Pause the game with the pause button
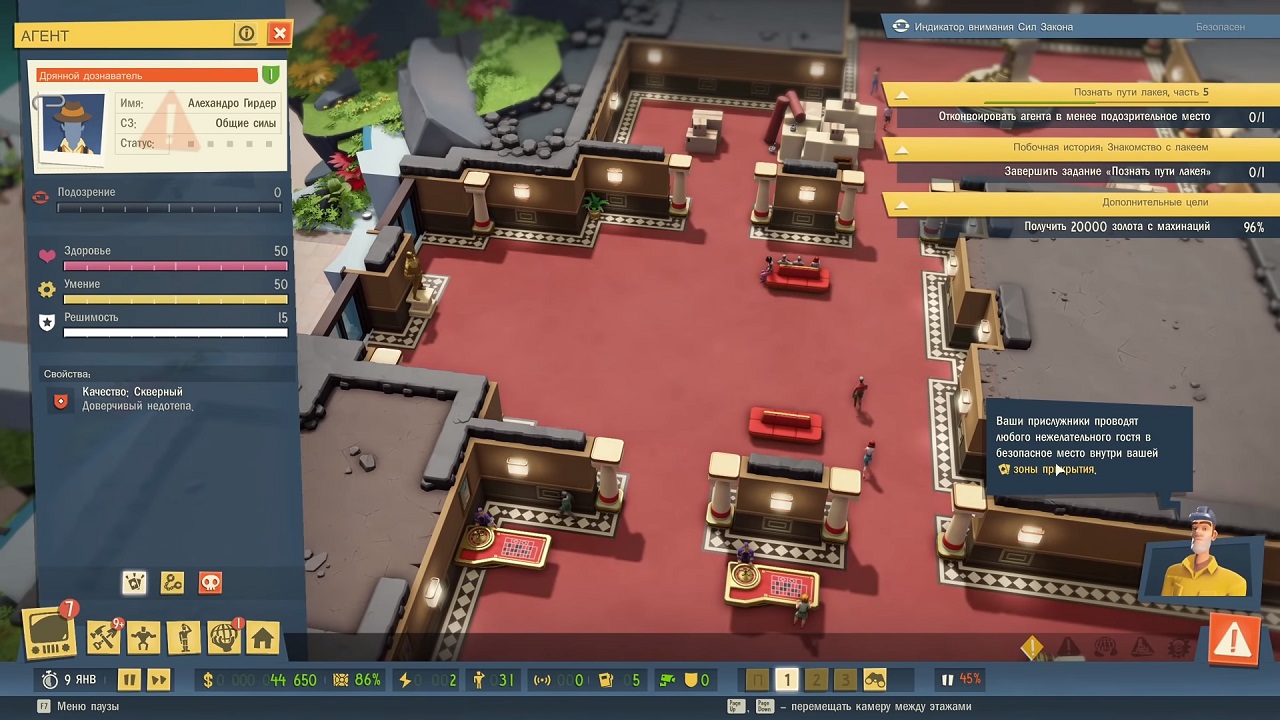Screen dimensions: 1280x720 129,680
